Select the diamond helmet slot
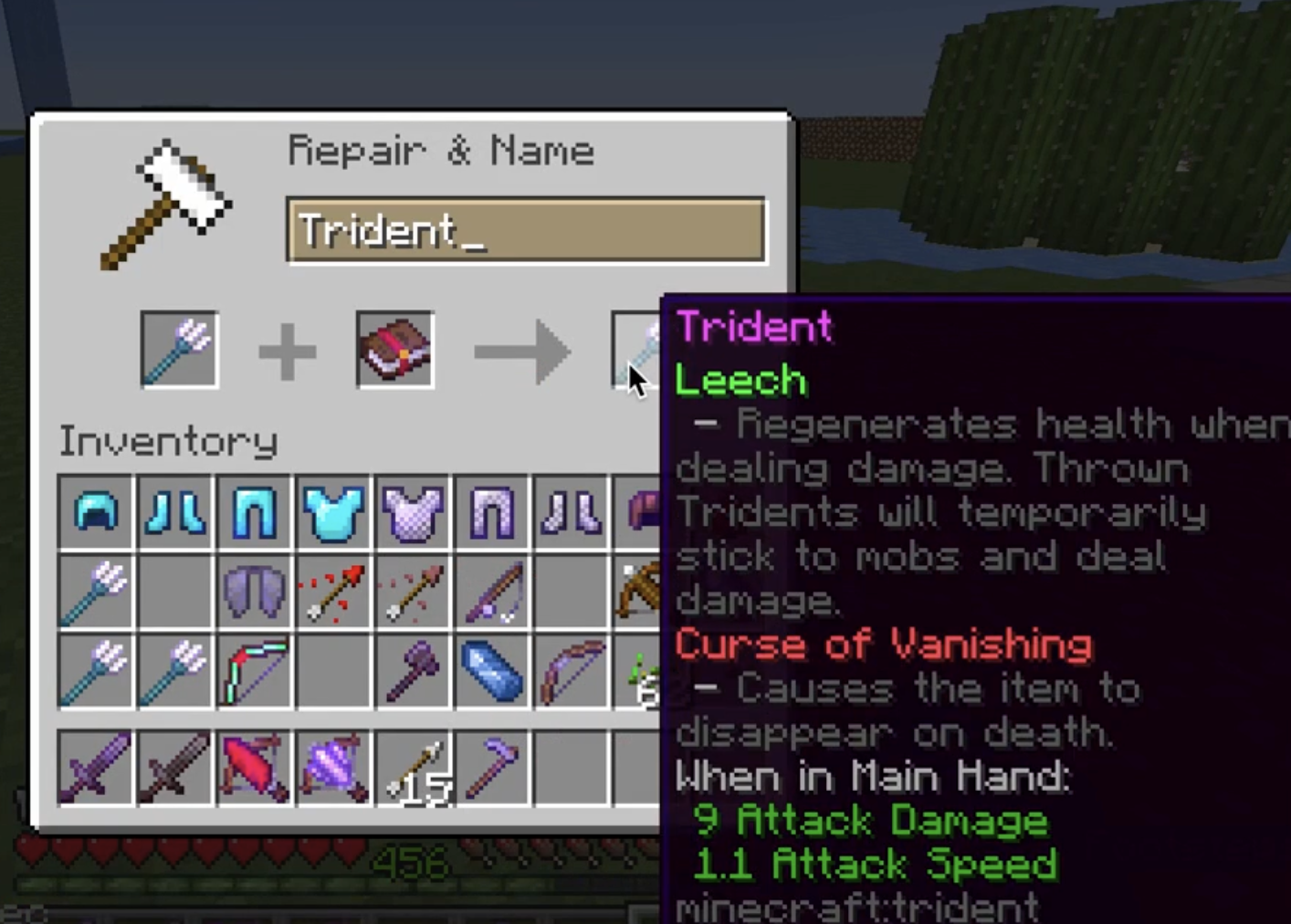The image size is (1291, 924). [96, 512]
